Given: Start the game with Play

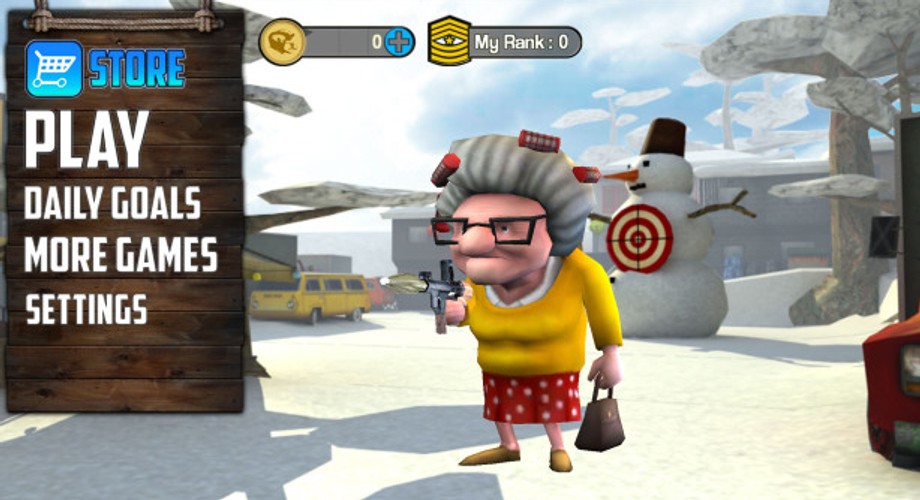Looking at the screenshot, I should 87,139.
